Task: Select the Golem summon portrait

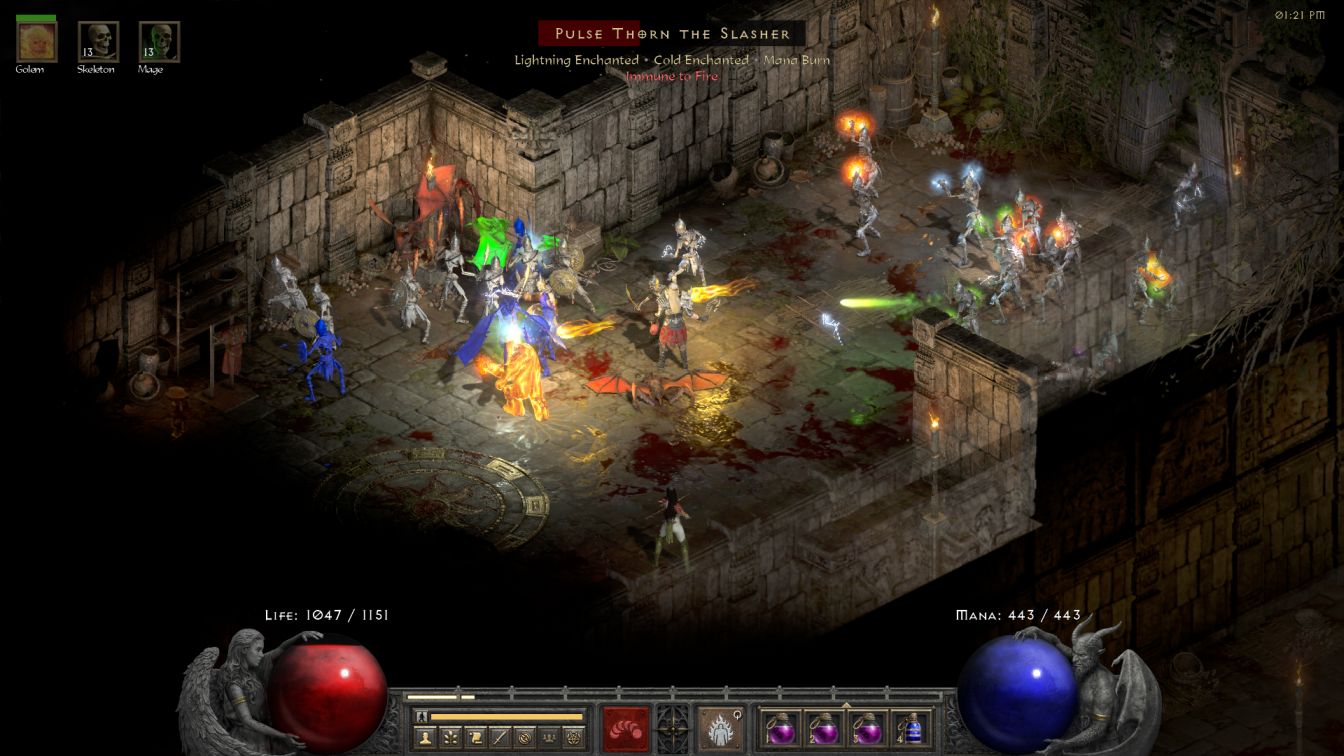Action: (36, 41)
